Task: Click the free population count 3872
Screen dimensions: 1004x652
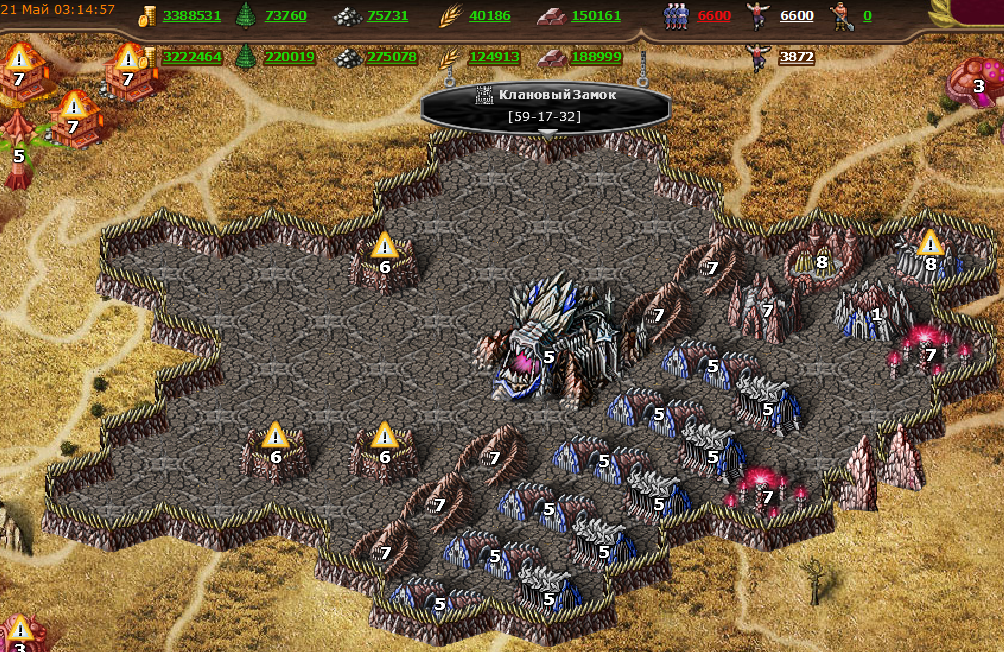Action: tap(796, 57)
